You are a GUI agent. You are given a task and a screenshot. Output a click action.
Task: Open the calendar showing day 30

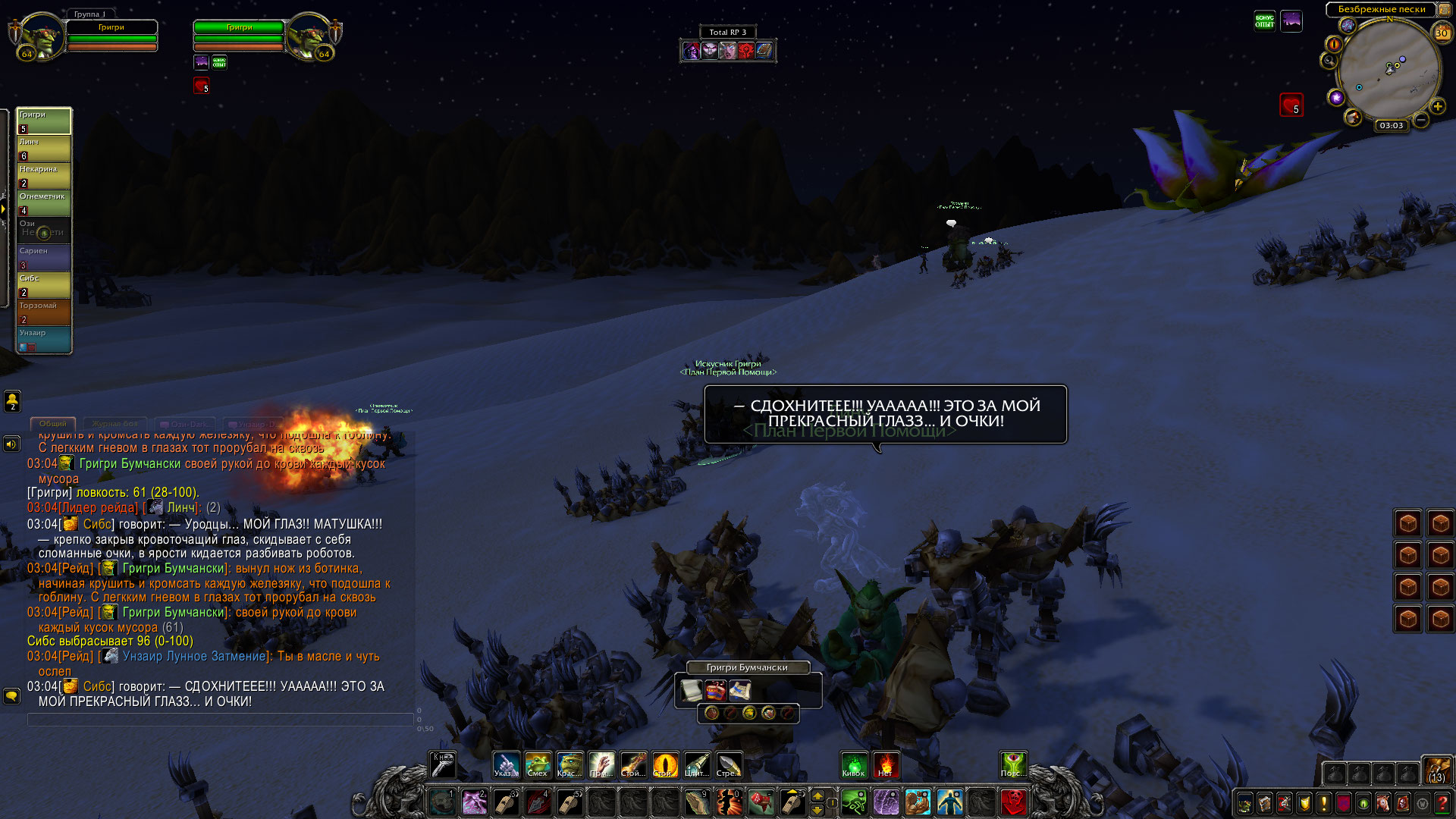[1442, 33]
